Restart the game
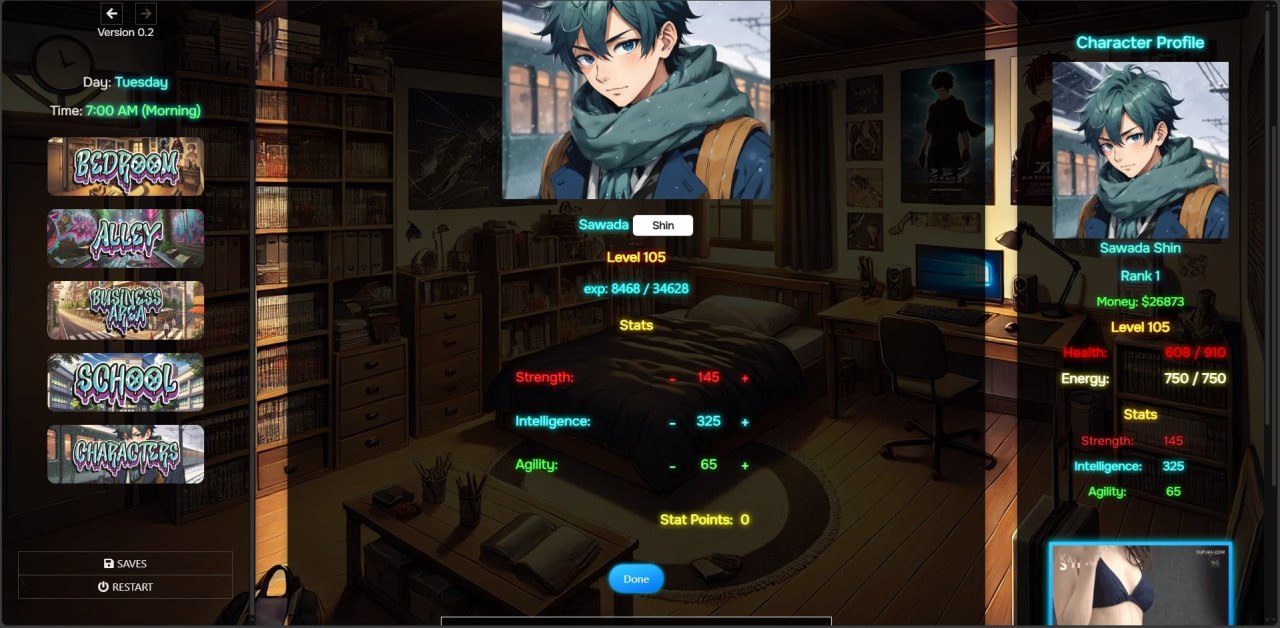1280x628 pixels. click(x=125, y=587)
